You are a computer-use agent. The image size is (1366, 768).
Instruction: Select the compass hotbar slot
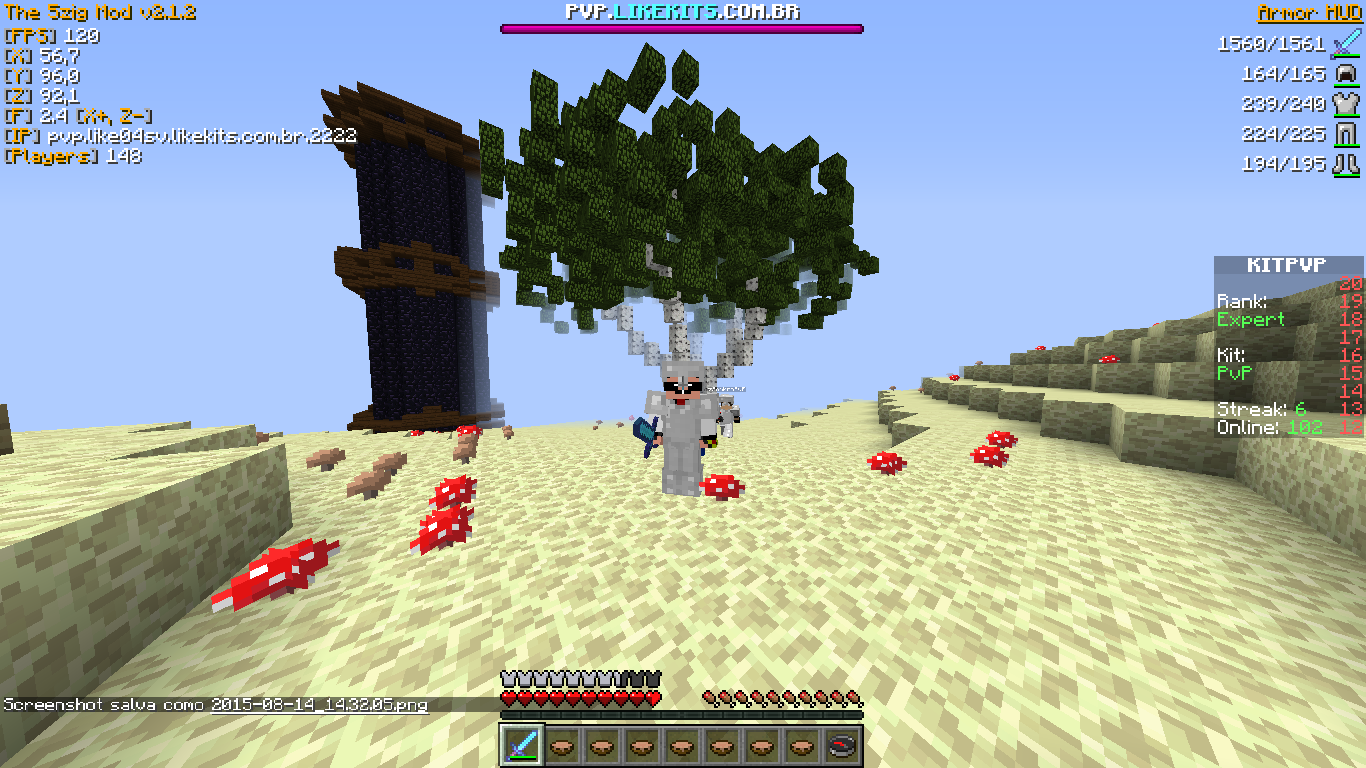[x=842, y=746]
